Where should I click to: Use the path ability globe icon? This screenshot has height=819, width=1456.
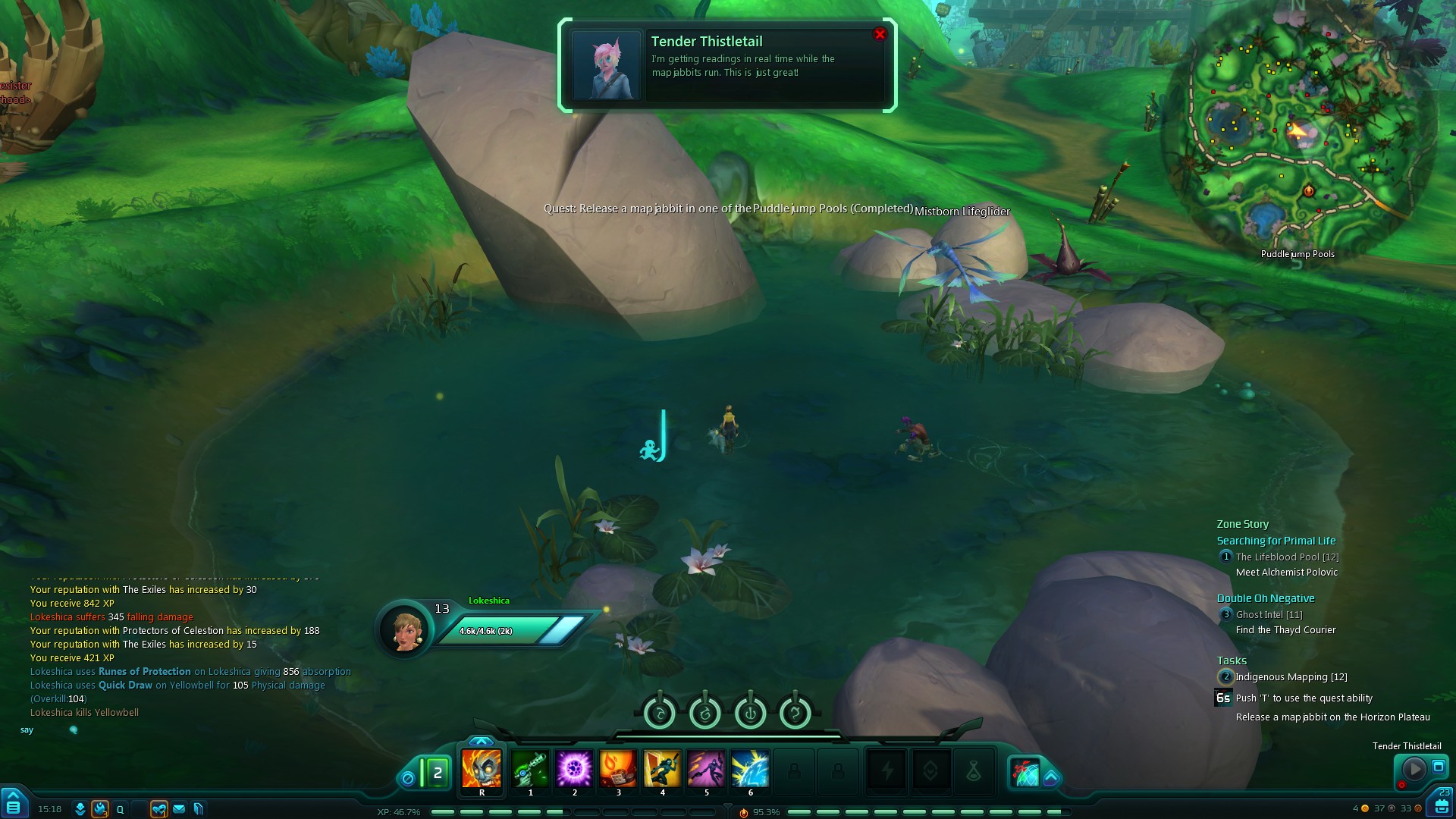point(1025,773)
